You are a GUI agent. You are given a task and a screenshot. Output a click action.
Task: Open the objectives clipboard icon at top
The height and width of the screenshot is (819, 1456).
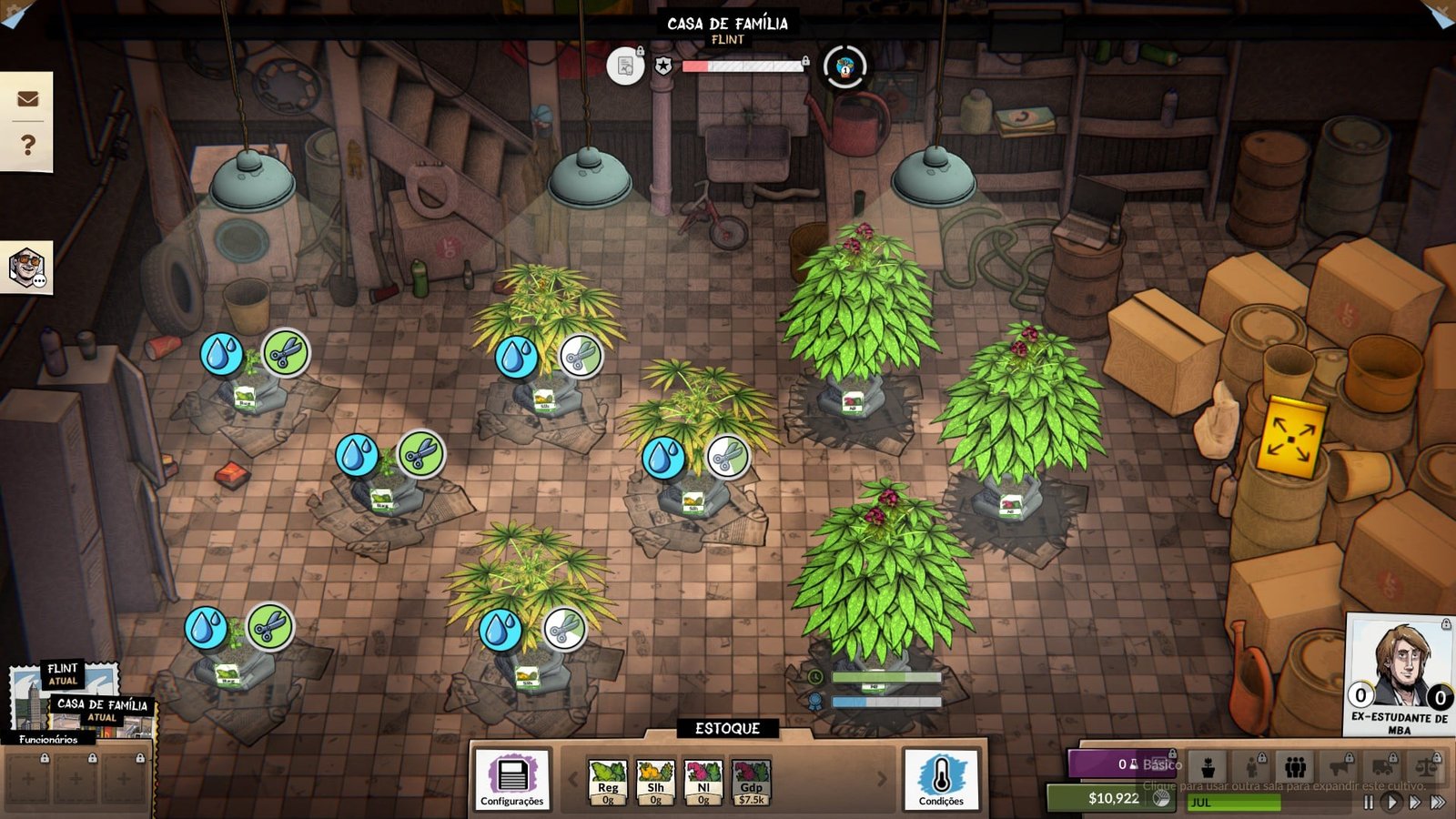[625, 66]
